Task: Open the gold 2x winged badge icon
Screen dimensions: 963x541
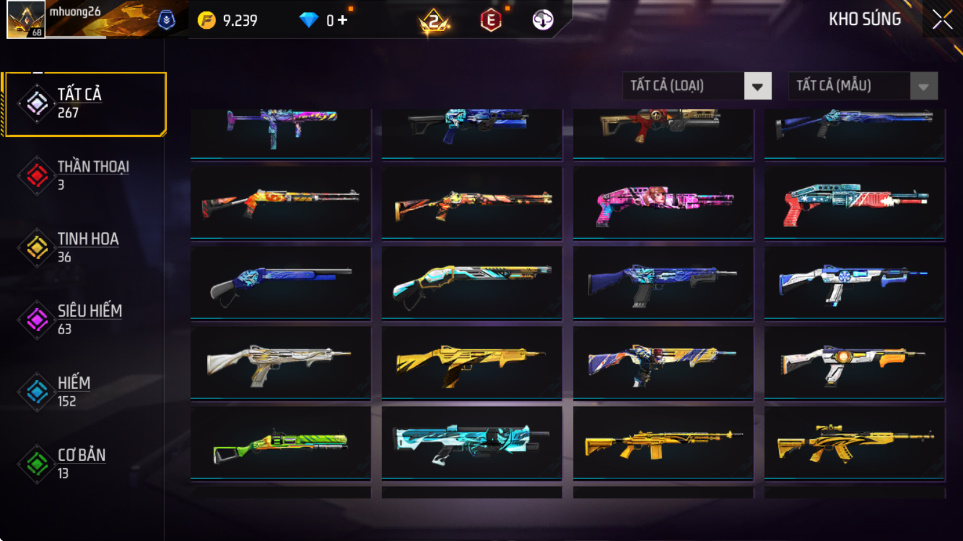Action: [435, 21]
